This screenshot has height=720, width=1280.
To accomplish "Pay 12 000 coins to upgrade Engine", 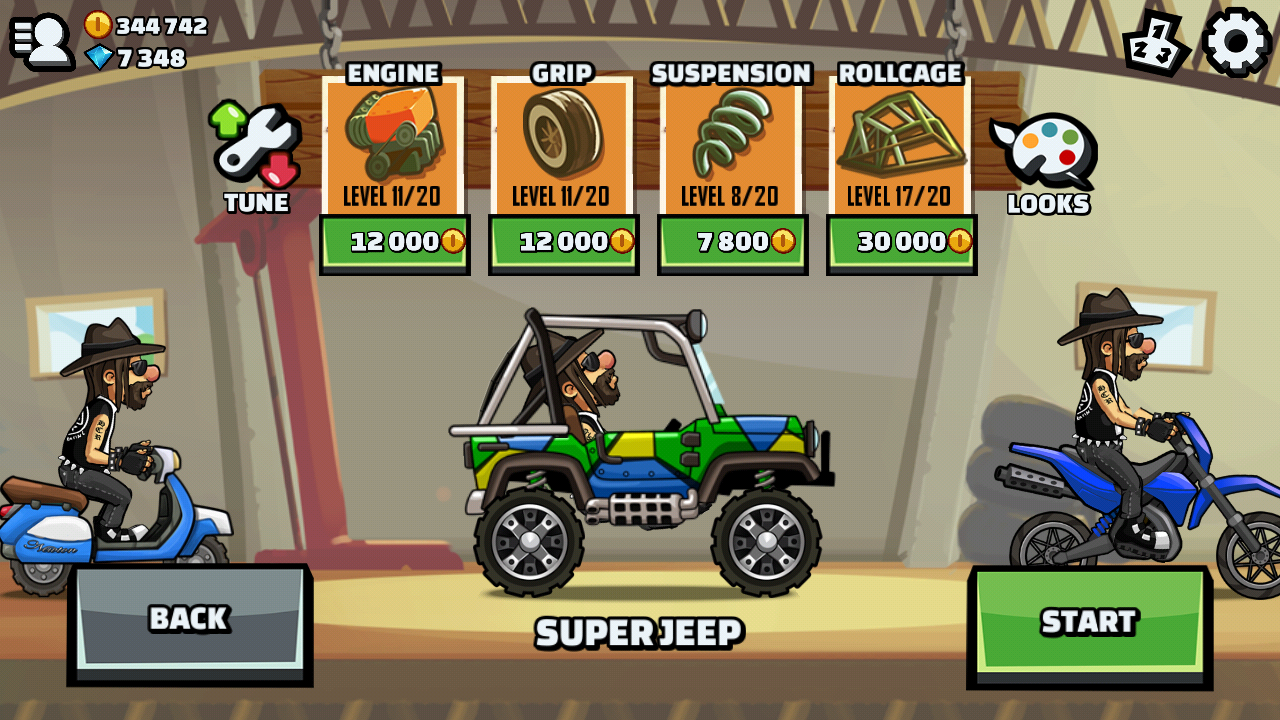I will click(x=394, y=241).
